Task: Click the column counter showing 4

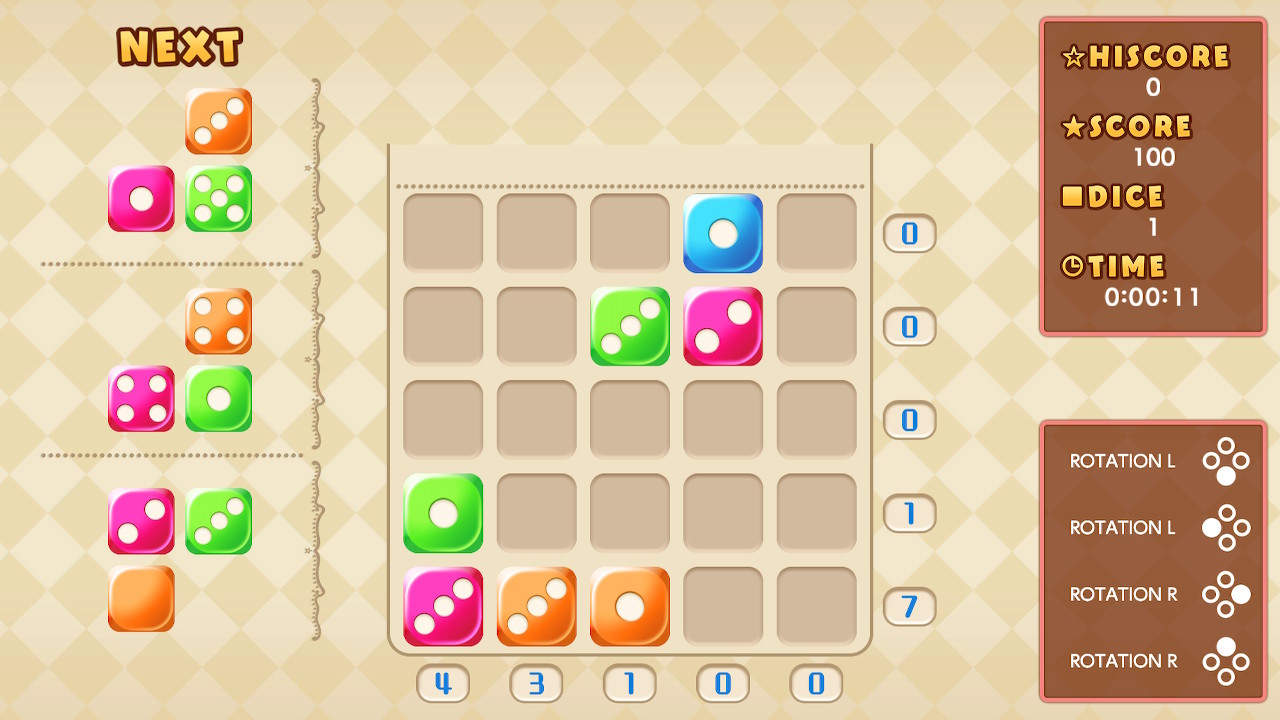Action: 442,684
